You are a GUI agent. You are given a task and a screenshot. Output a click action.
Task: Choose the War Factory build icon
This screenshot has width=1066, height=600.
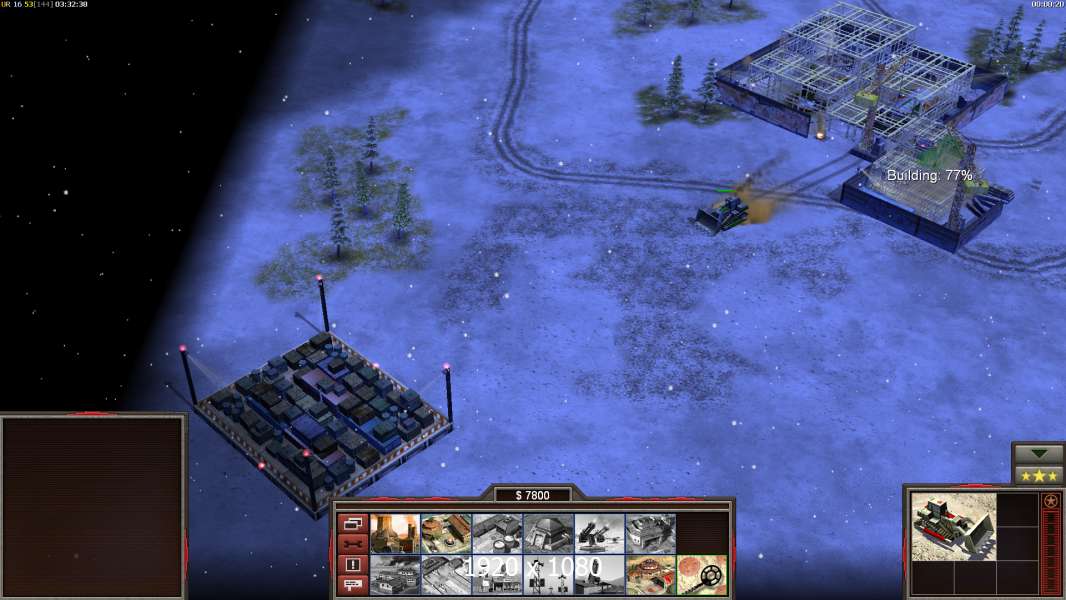(x=650, y=534)
